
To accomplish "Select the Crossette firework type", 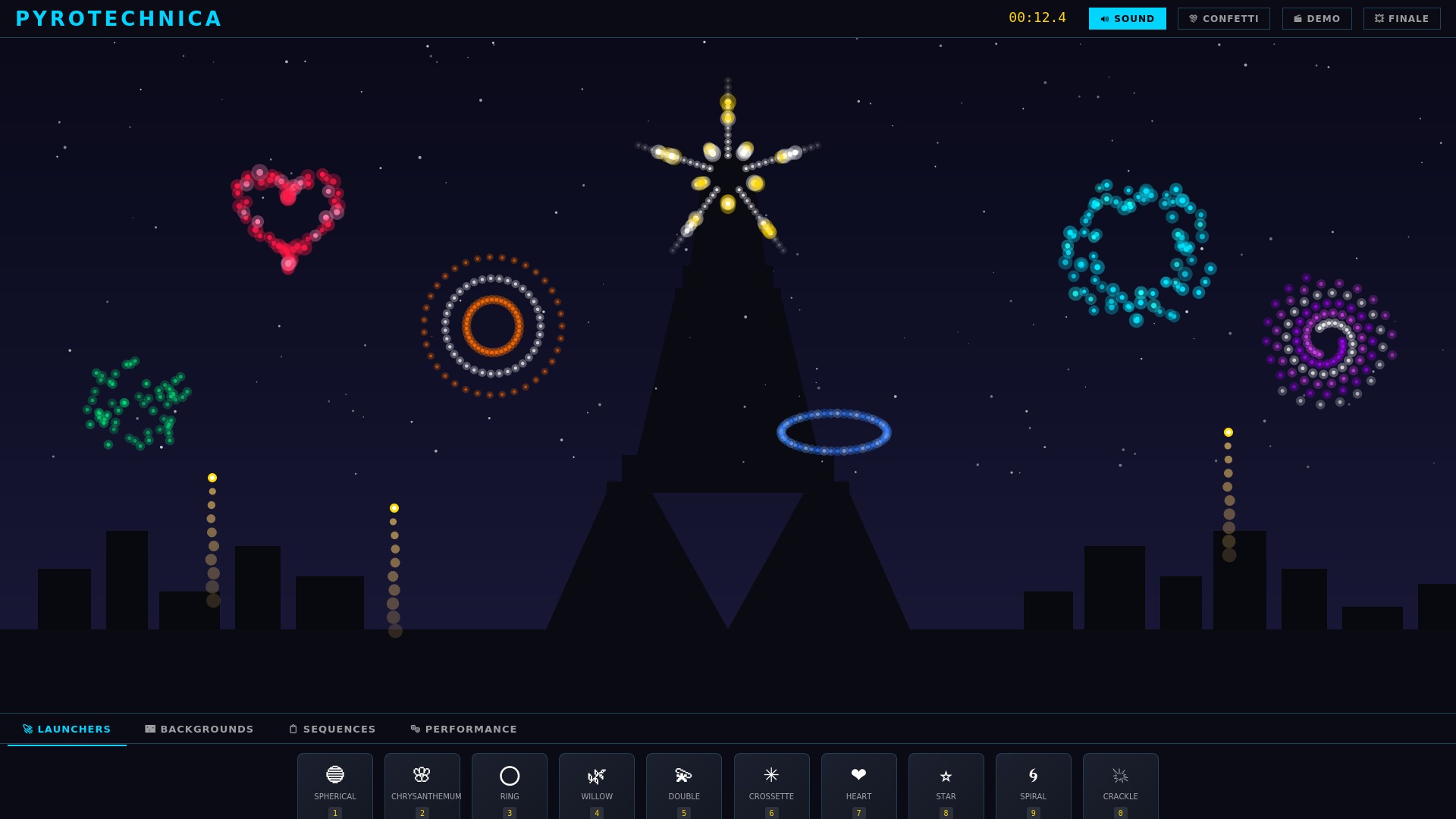I will coord(771,785).
